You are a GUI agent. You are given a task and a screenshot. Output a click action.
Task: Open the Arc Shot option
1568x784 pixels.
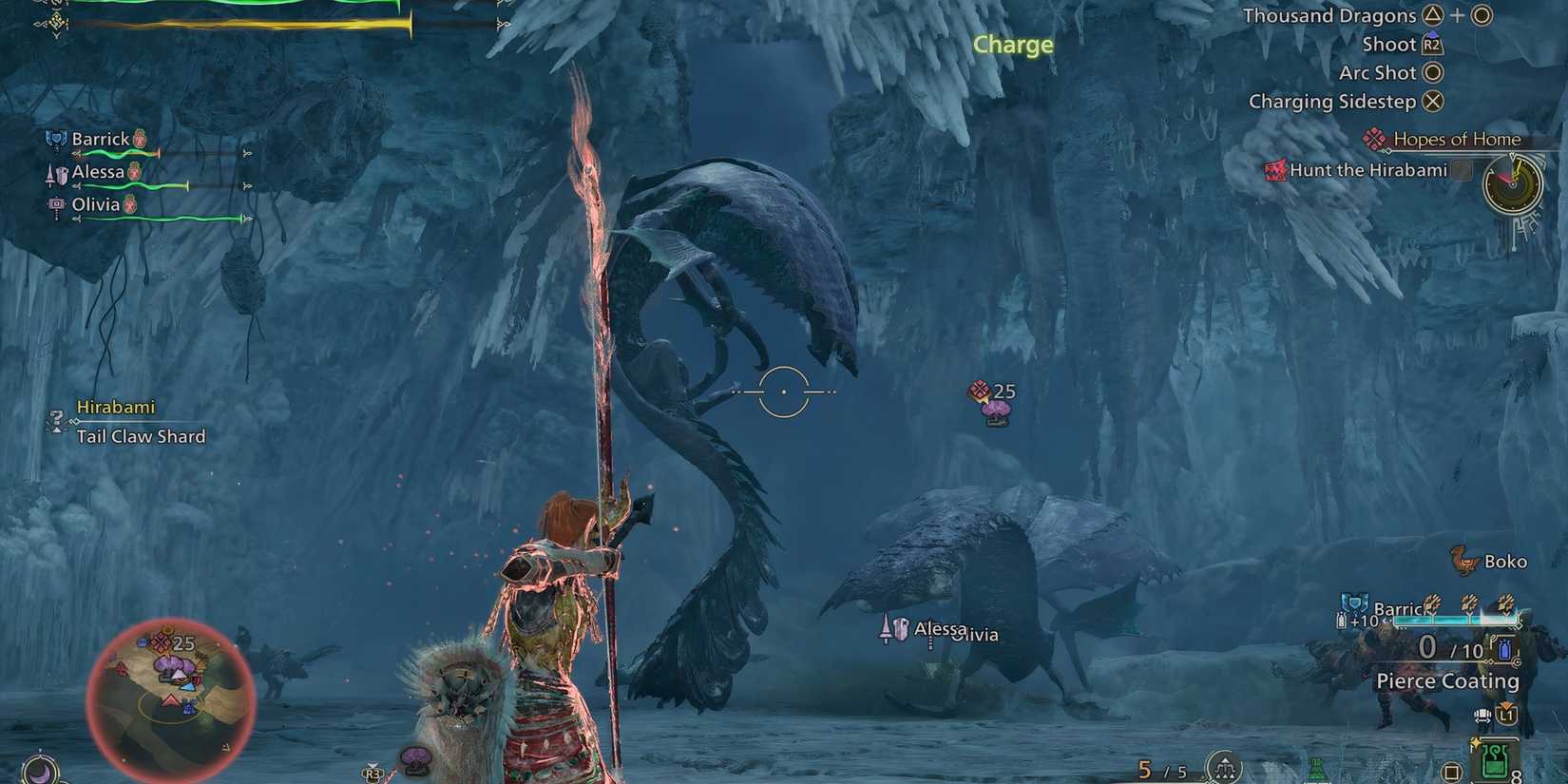pos(1380,72)
